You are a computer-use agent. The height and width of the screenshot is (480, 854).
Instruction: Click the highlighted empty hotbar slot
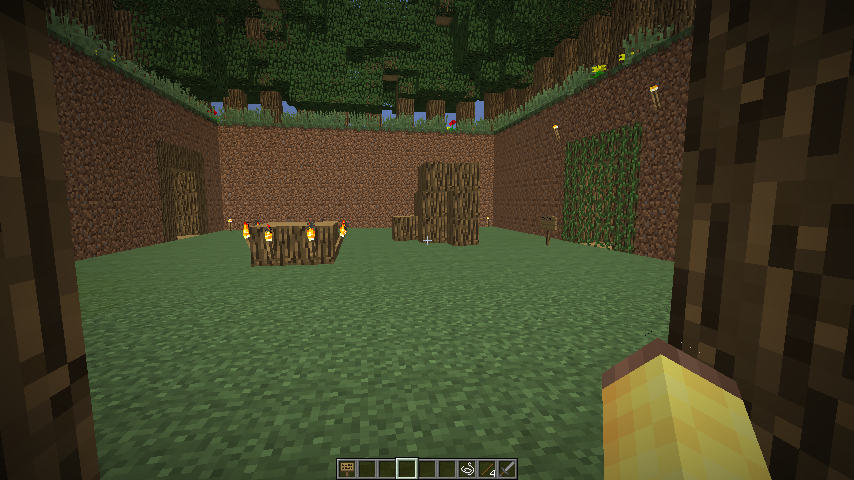(407, 468)
